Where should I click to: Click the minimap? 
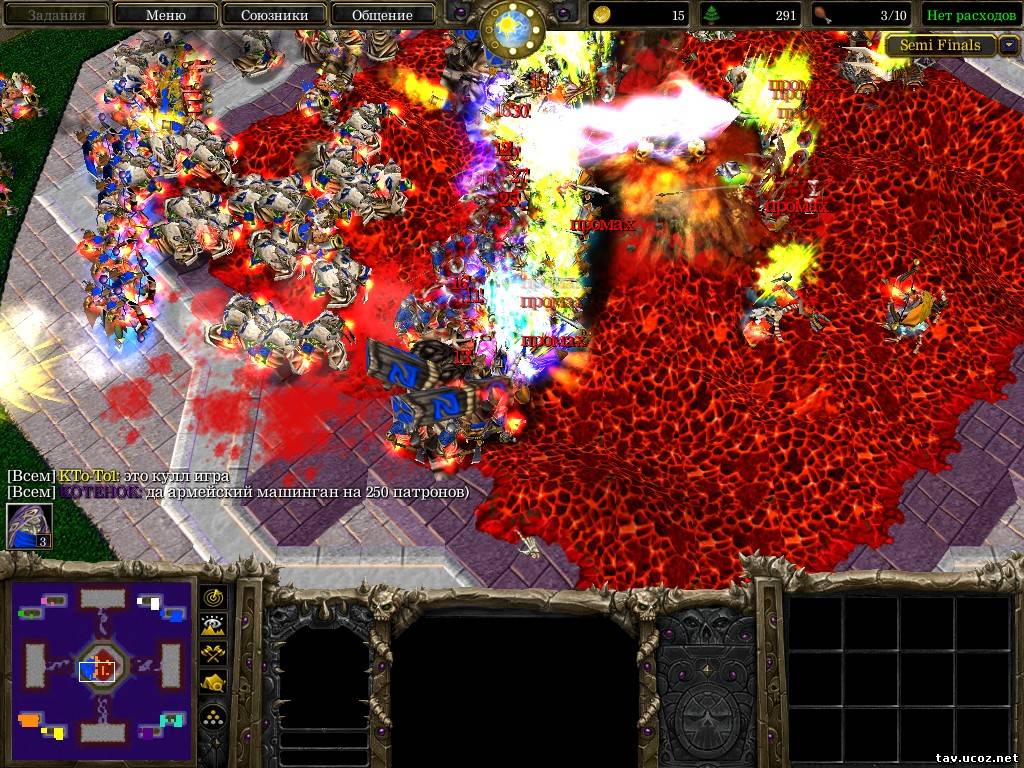[x=103, y=664]
